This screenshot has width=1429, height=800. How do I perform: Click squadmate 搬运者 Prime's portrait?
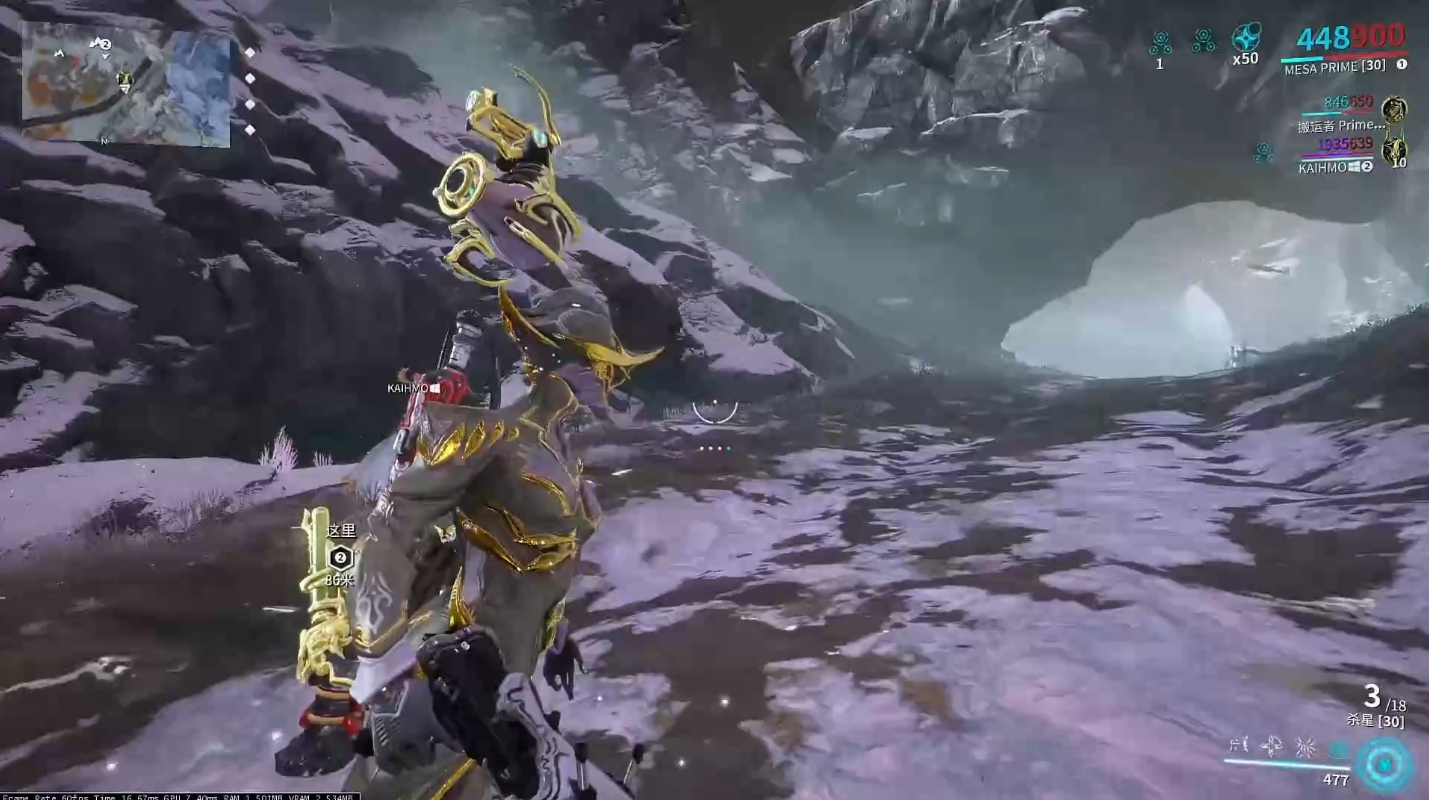tap(1394, 108)
